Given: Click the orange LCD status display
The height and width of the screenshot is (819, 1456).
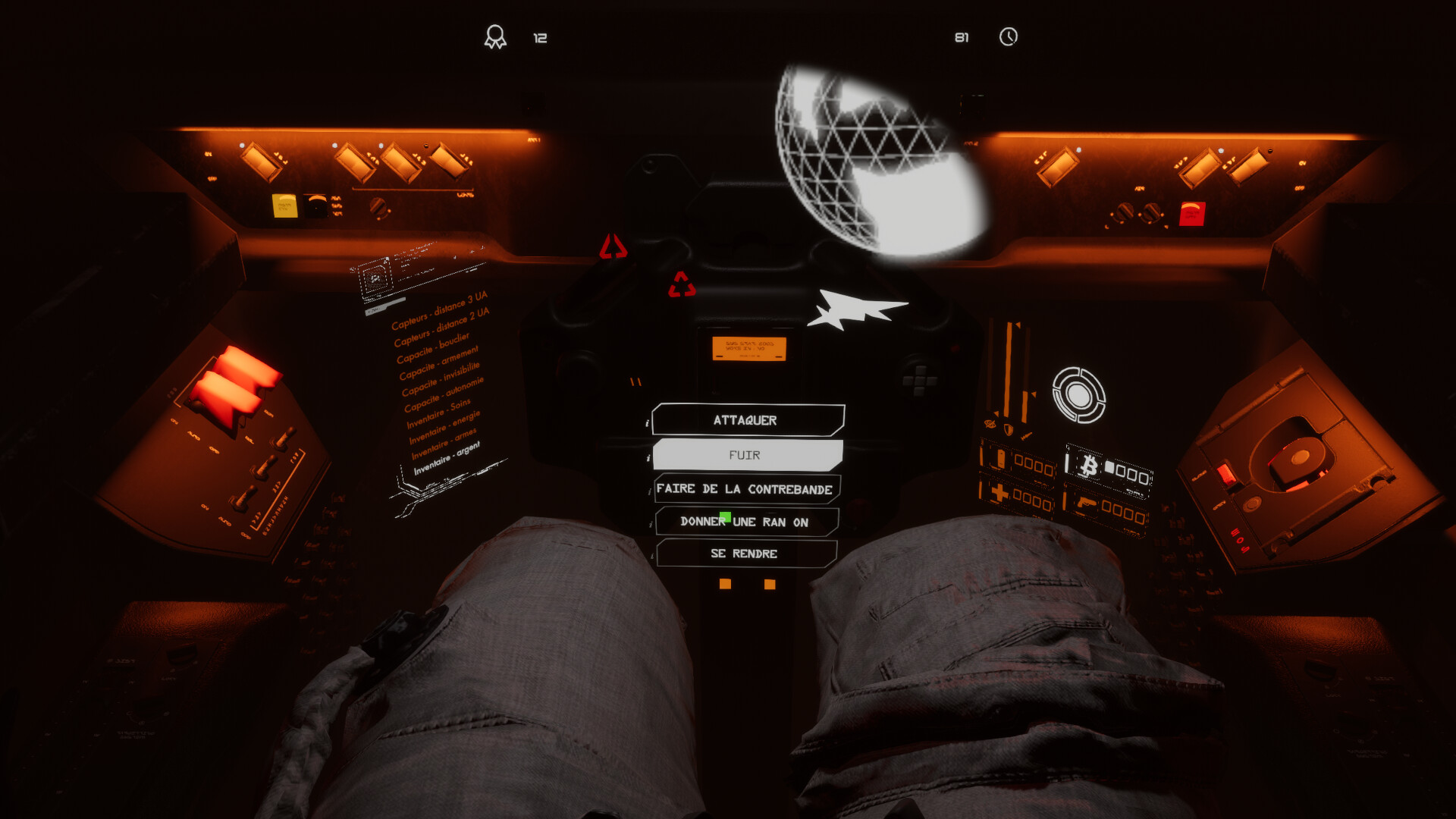Looking at the screenshot, I should 751,349.
